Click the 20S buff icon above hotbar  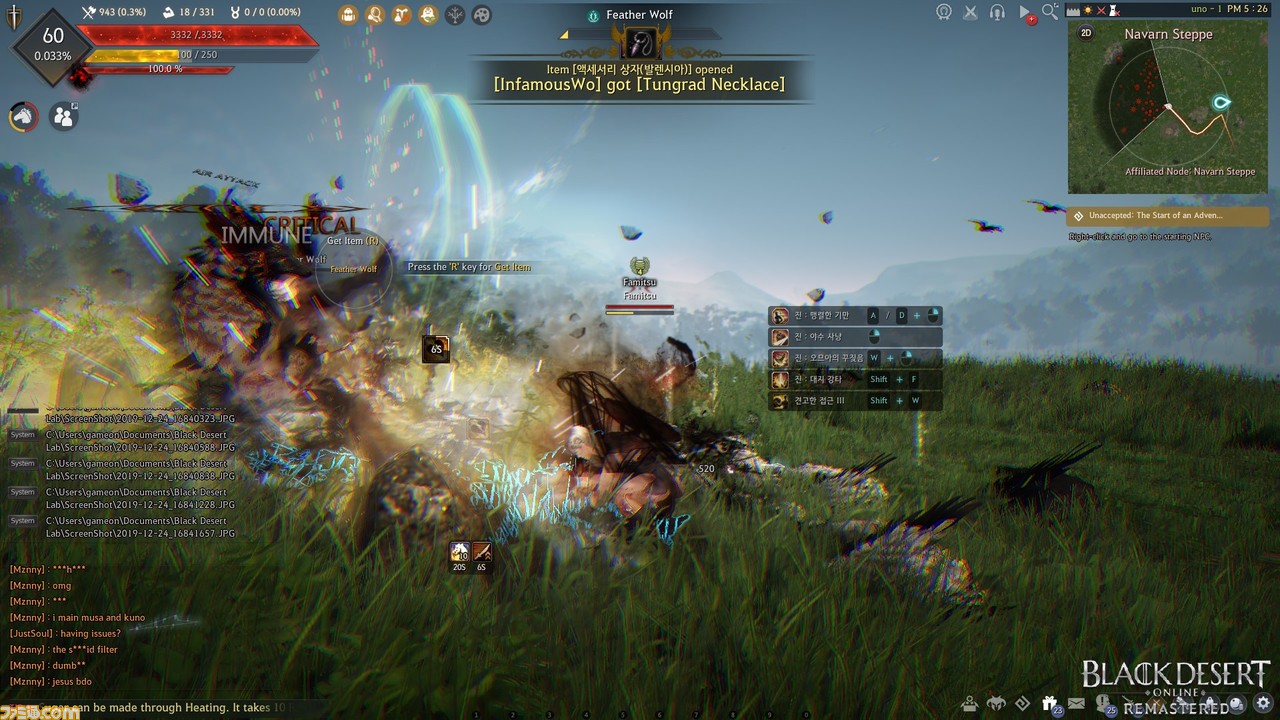coord(460,552)
